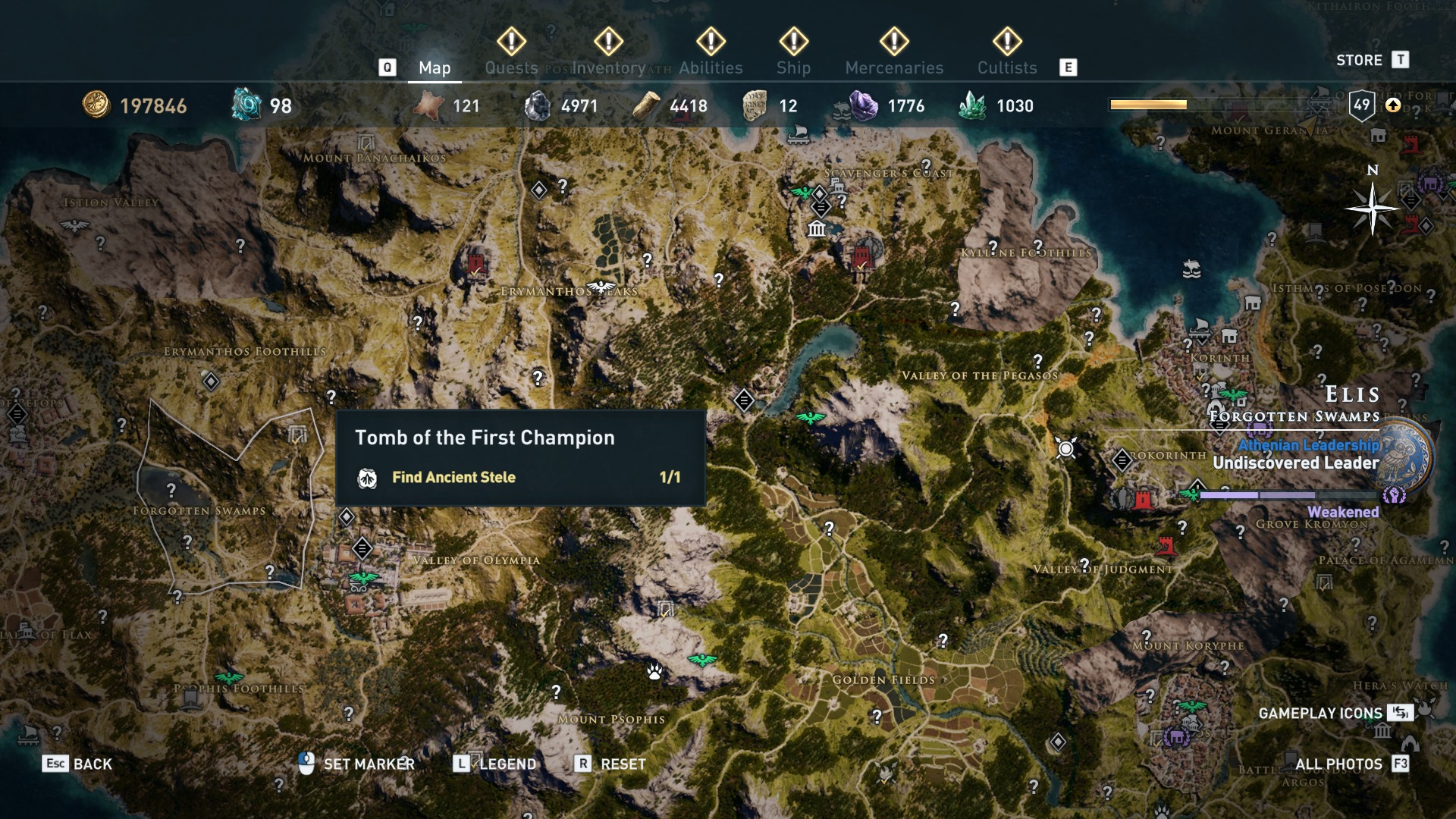Click the paw print hunting marker

(654, 671)
